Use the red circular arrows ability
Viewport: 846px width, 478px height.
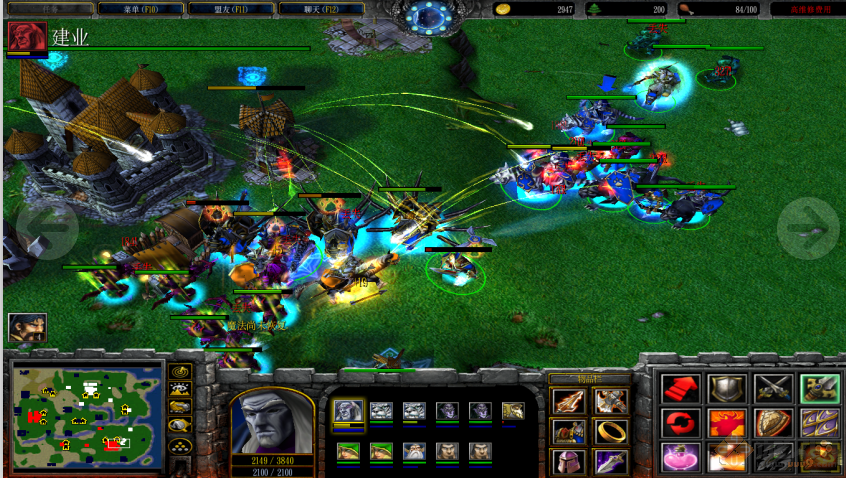(x=679, y=422)
